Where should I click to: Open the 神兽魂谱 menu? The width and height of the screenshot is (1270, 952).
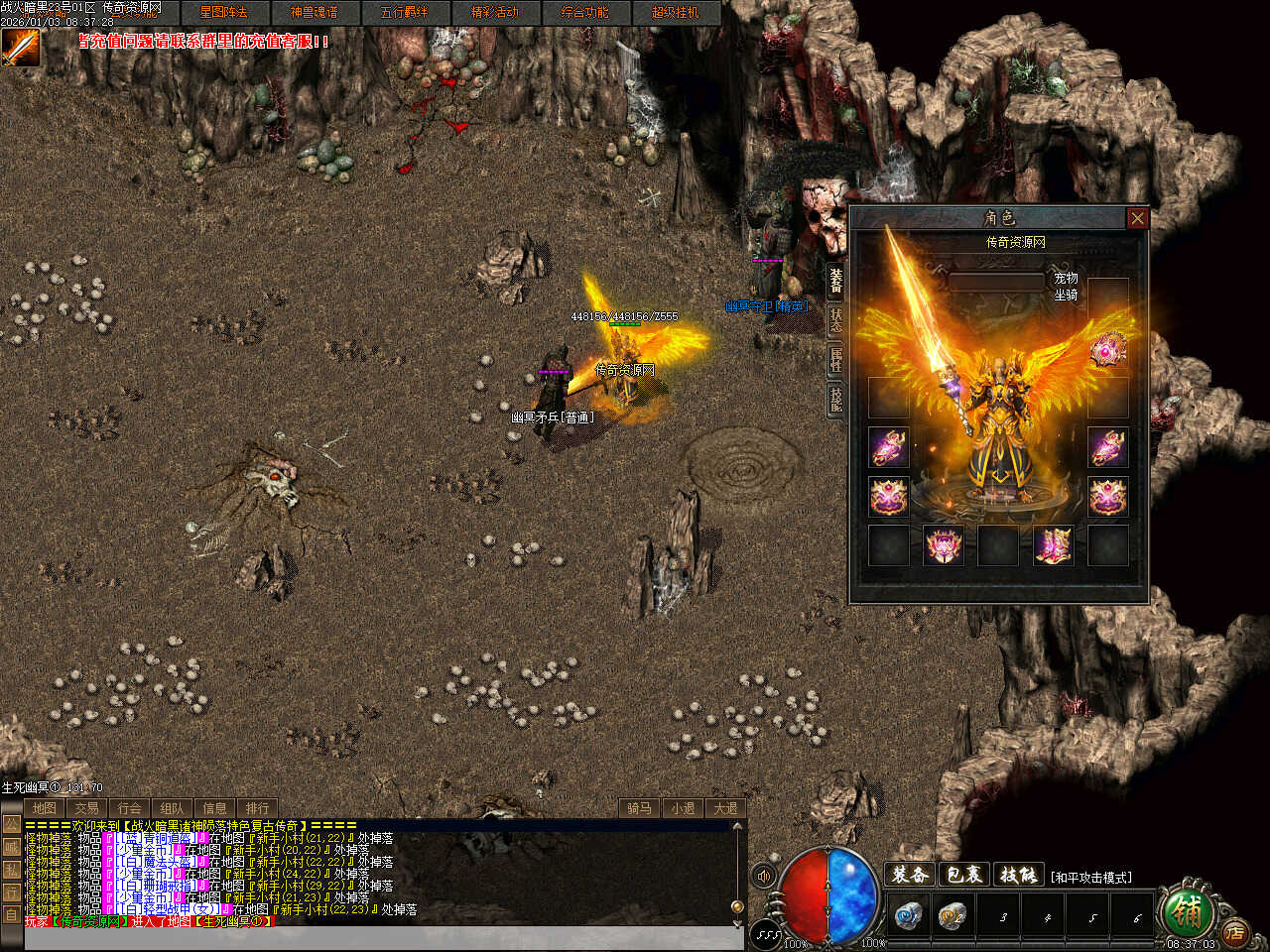(x=314, y=13)
